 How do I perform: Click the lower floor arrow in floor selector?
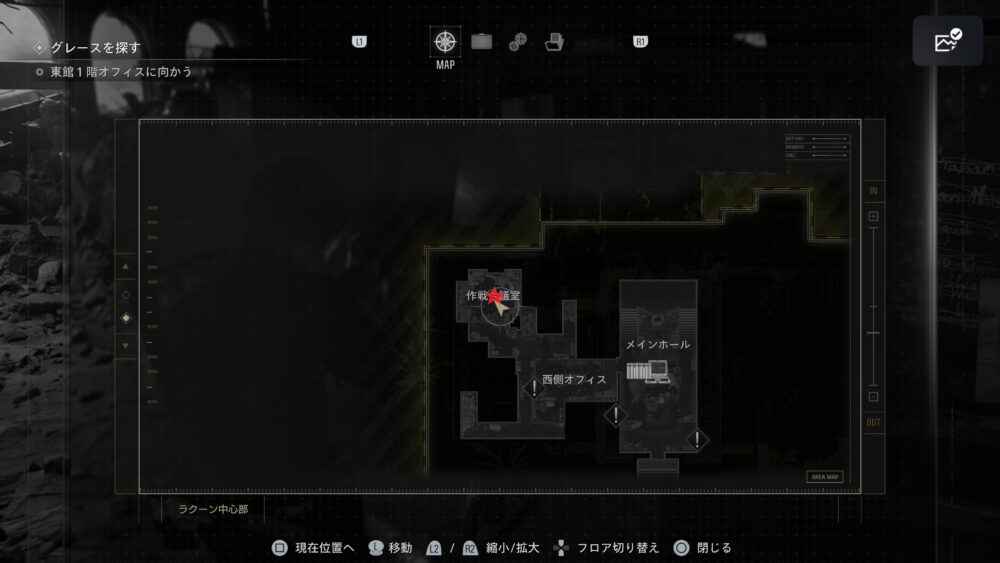pos(125,346)
